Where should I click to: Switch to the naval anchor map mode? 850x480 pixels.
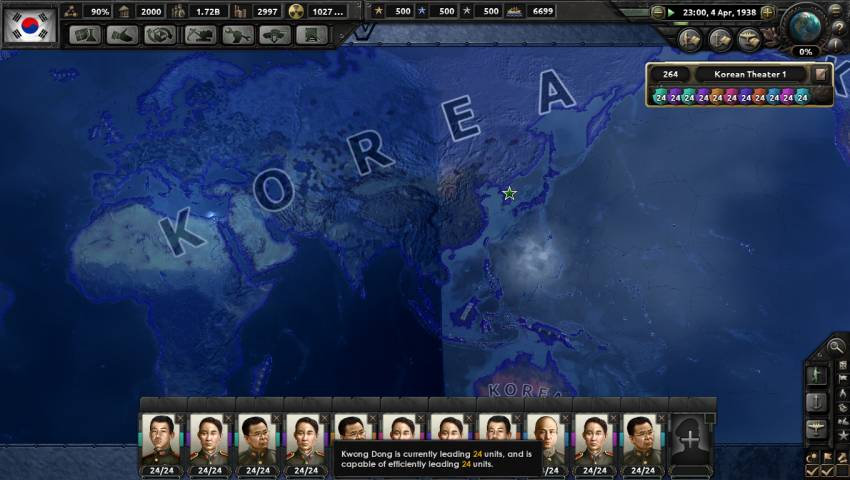[817, 402]
